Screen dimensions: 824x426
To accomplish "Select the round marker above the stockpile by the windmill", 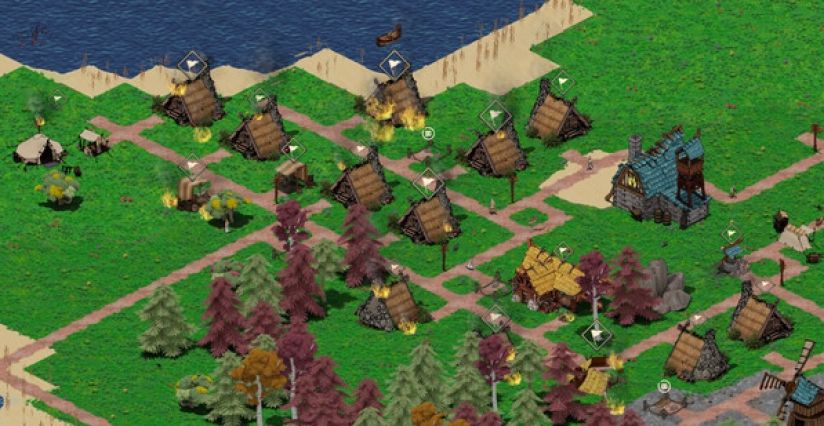I will (663, 386).
